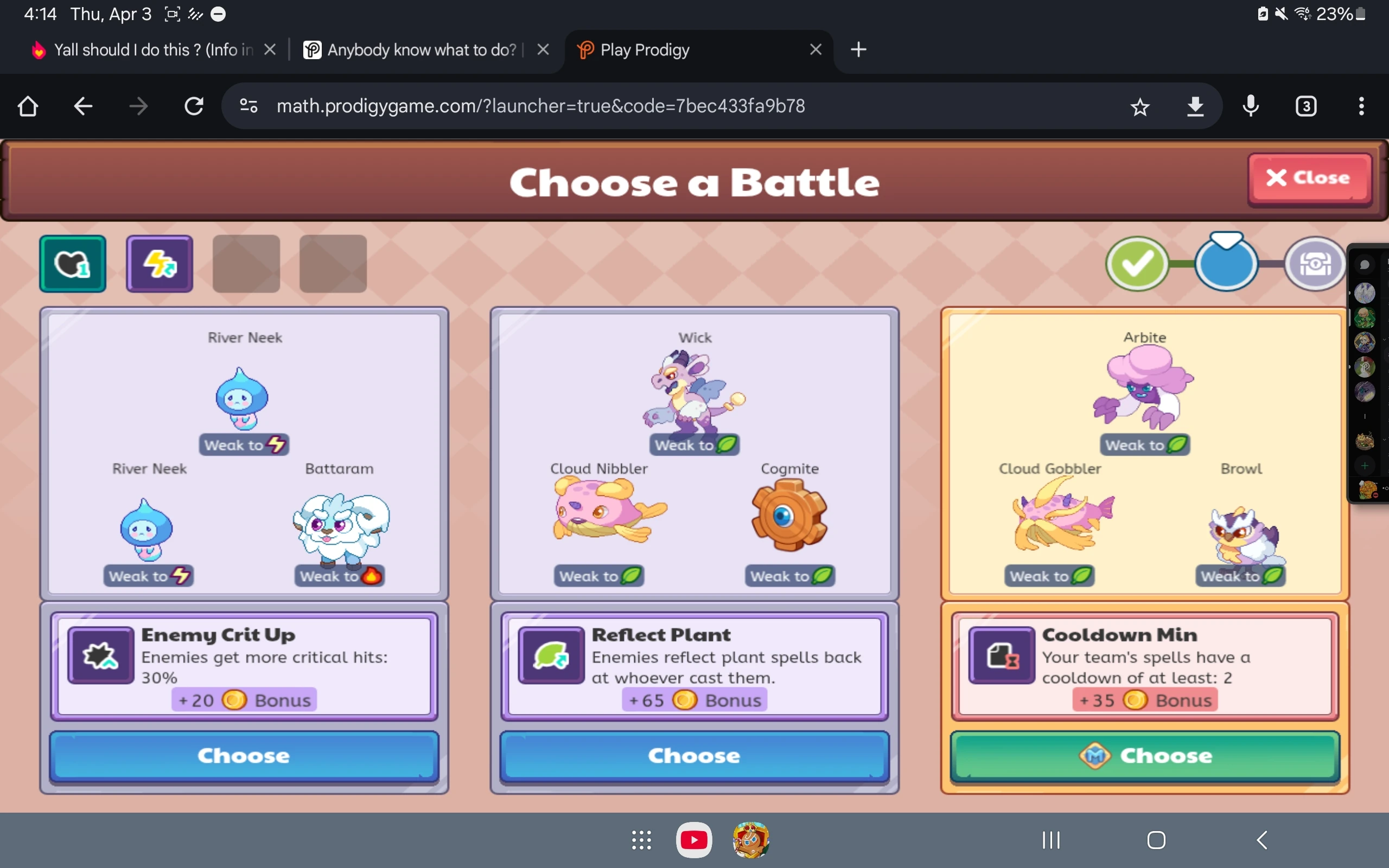
Task: Switch to the Play Prodigy tab
Action: pos(660,50)
